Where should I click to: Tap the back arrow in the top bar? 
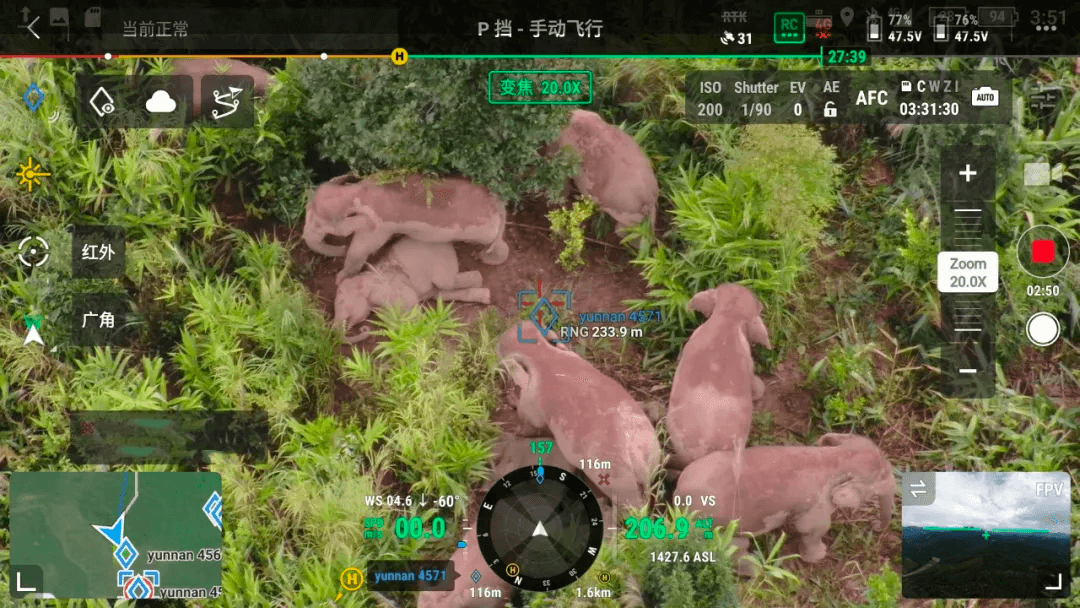[x=33, y=27]
